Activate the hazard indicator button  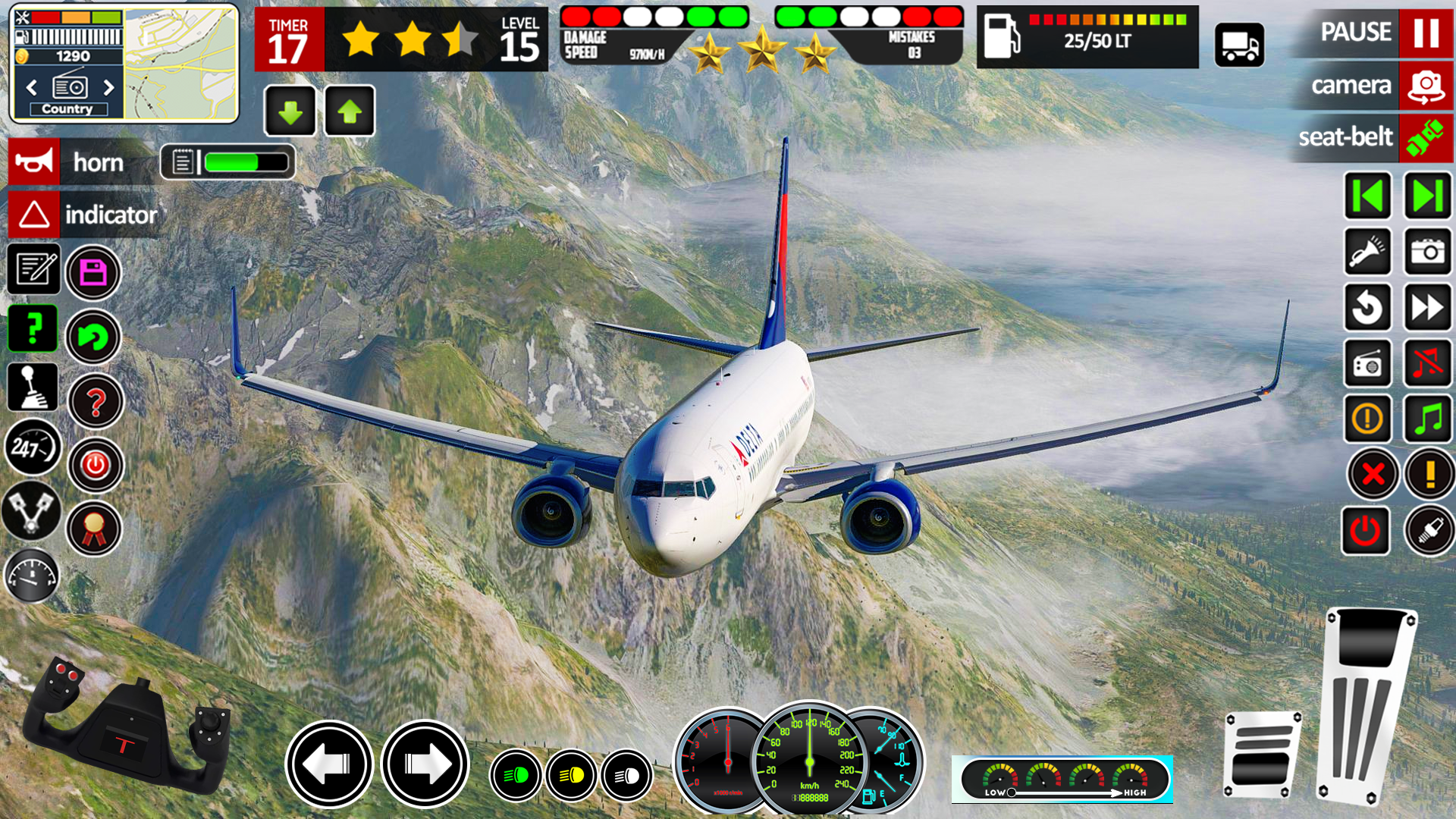34,215
